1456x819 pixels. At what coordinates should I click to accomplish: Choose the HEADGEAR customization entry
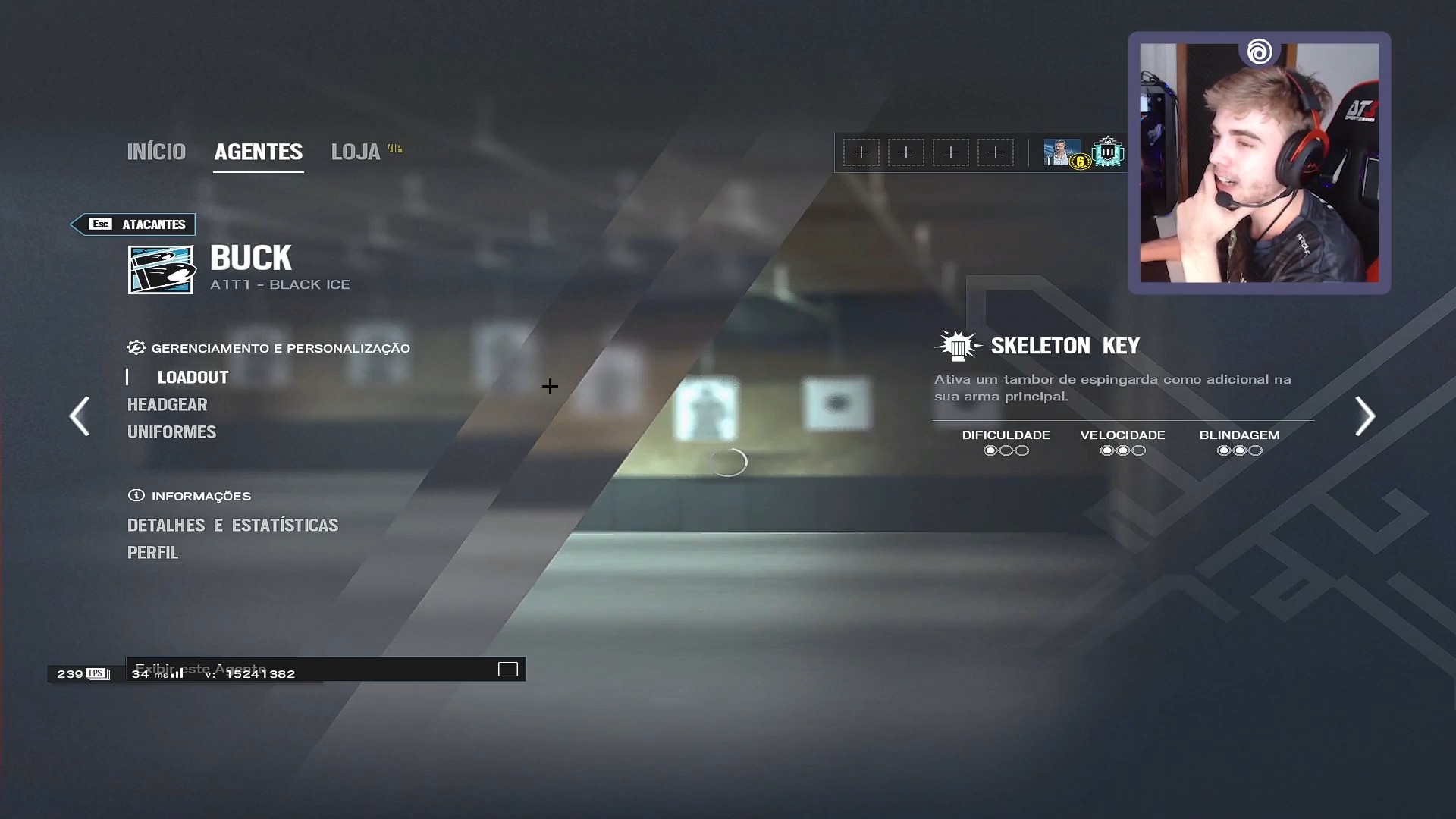click(167, 405)
